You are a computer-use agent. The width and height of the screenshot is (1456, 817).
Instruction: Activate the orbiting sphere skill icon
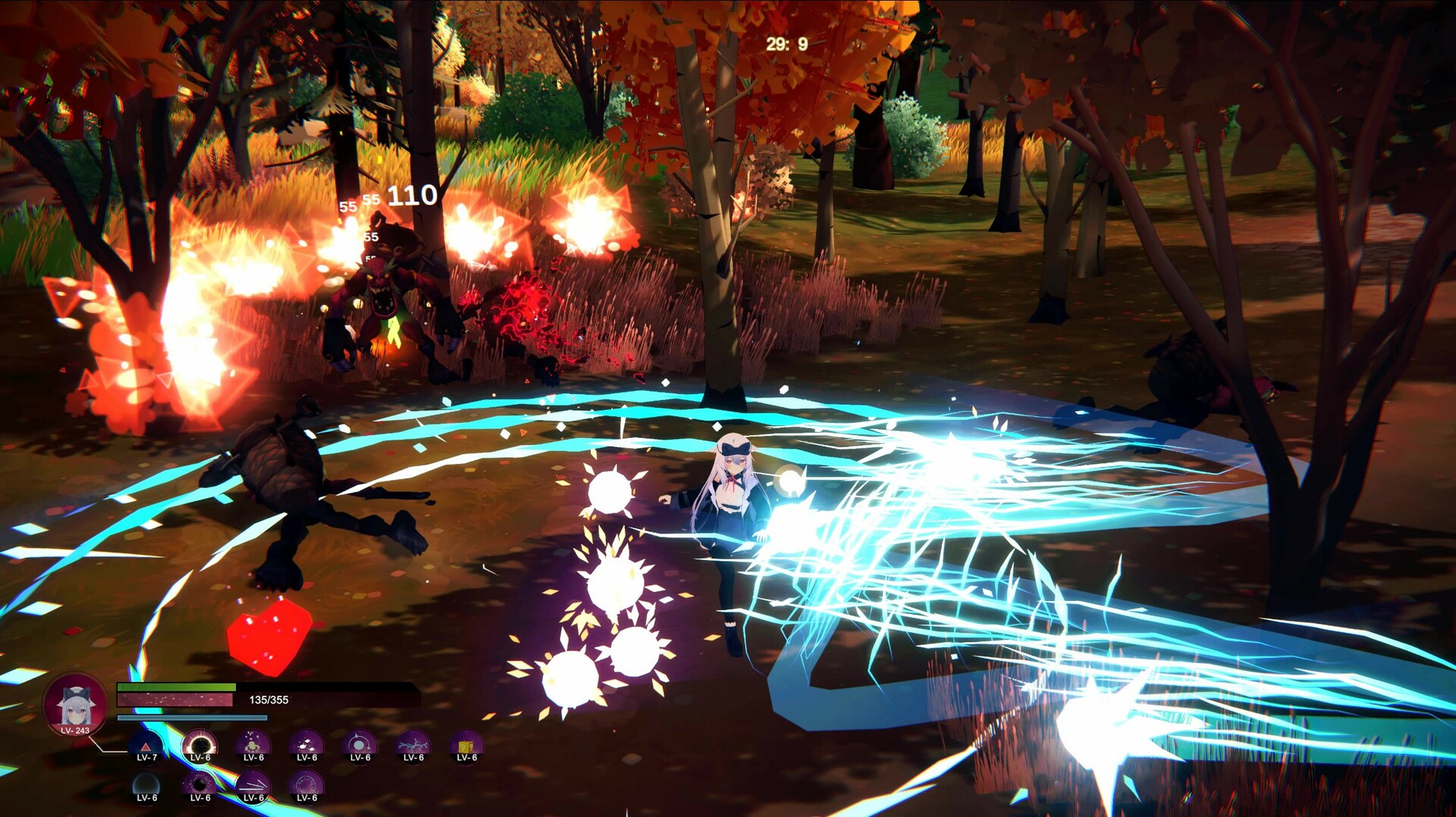tap(359, 746)
